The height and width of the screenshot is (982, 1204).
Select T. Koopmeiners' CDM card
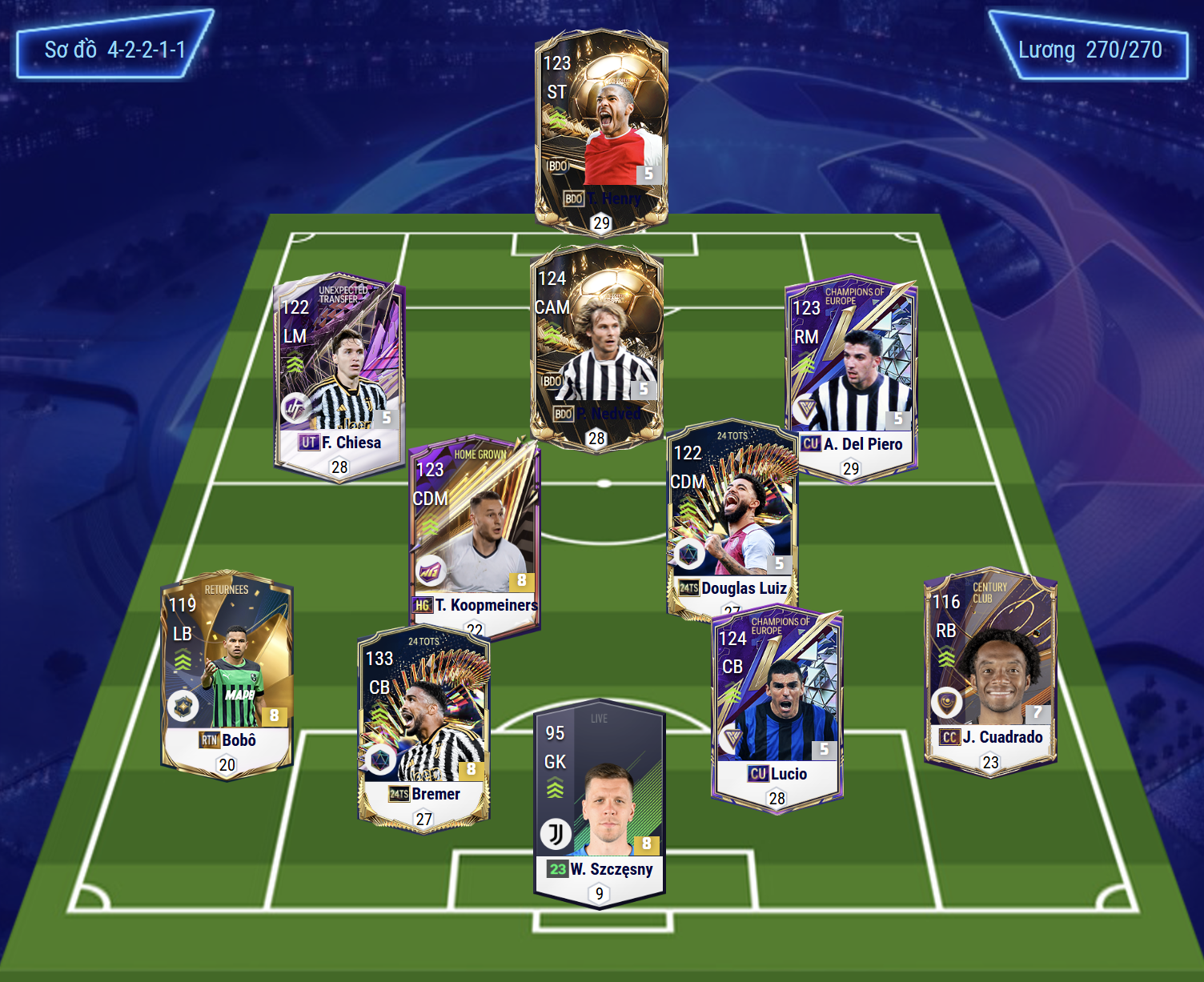[x=474, y=536]
